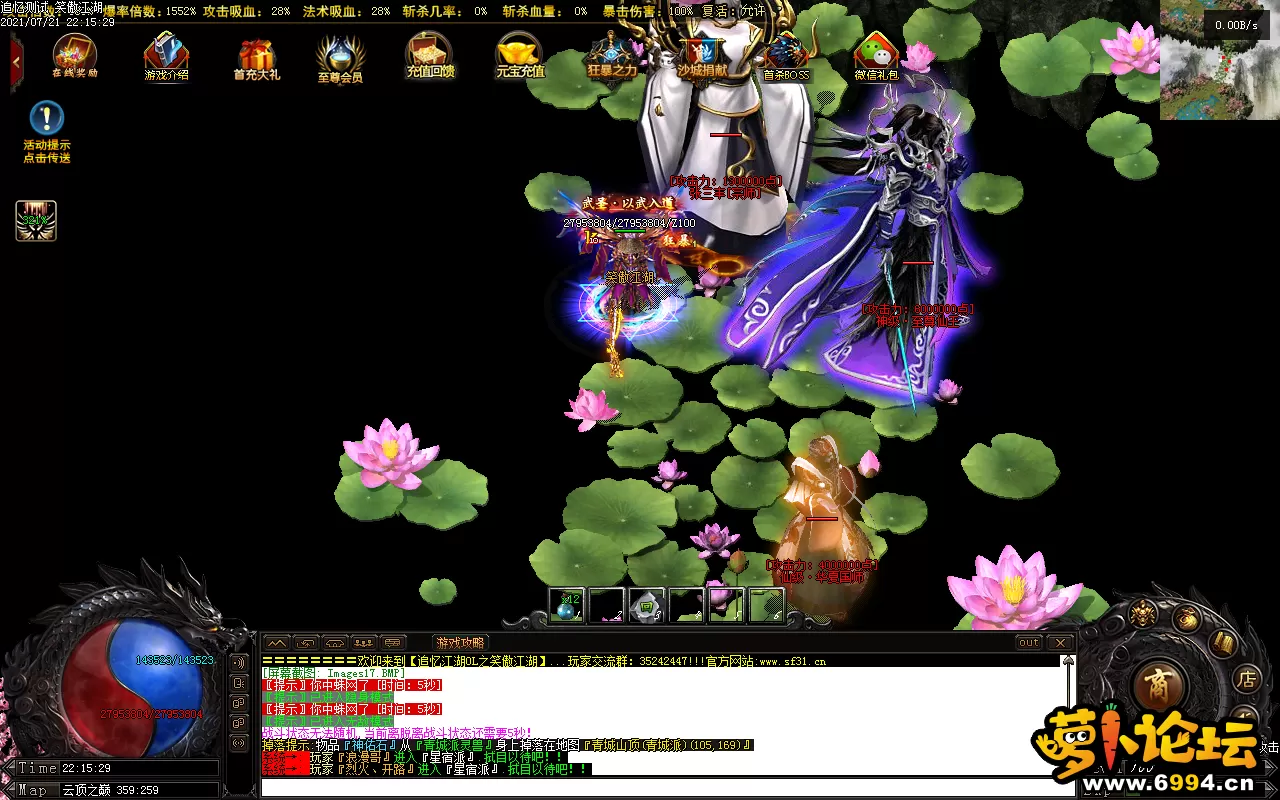Open the 首杀BOSS first-kill panel

[786, 54]
